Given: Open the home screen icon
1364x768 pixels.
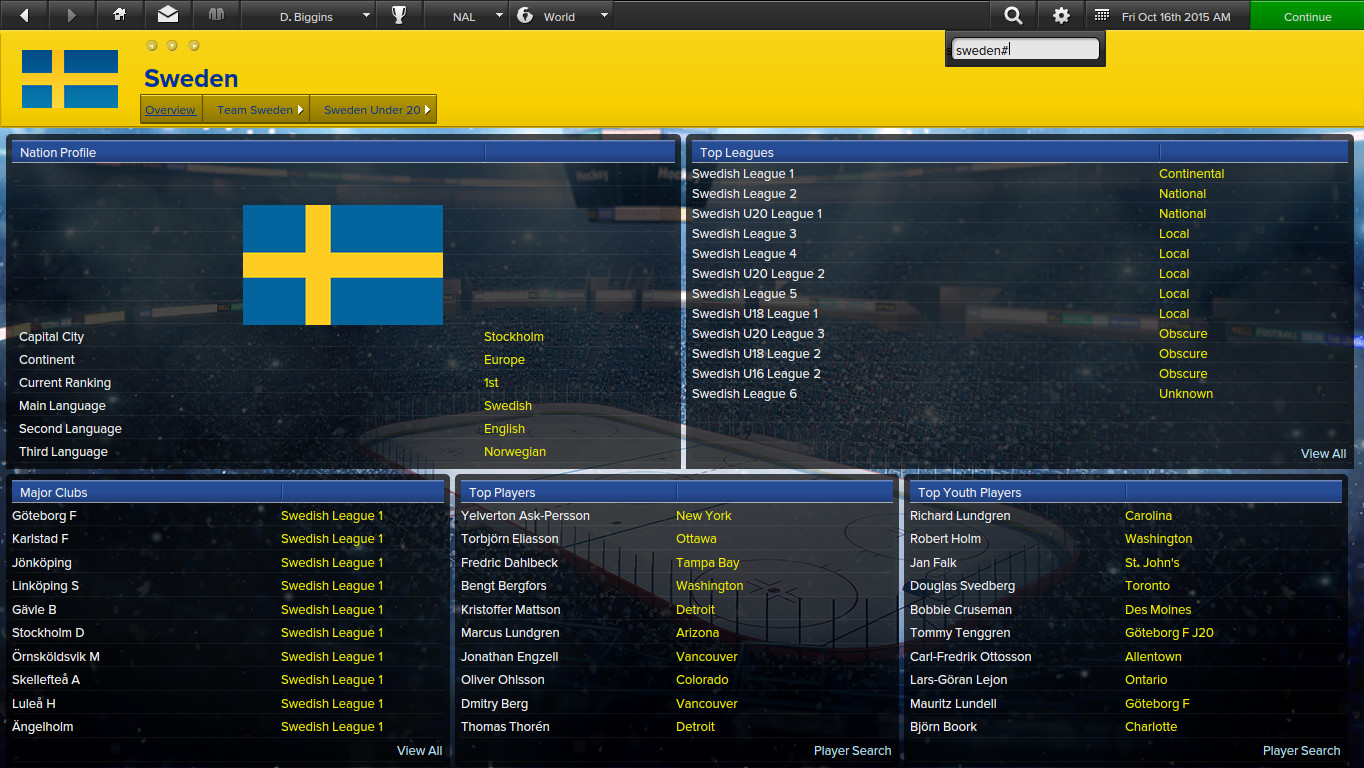Looking at the screenshot, I should tap(118, 14).
